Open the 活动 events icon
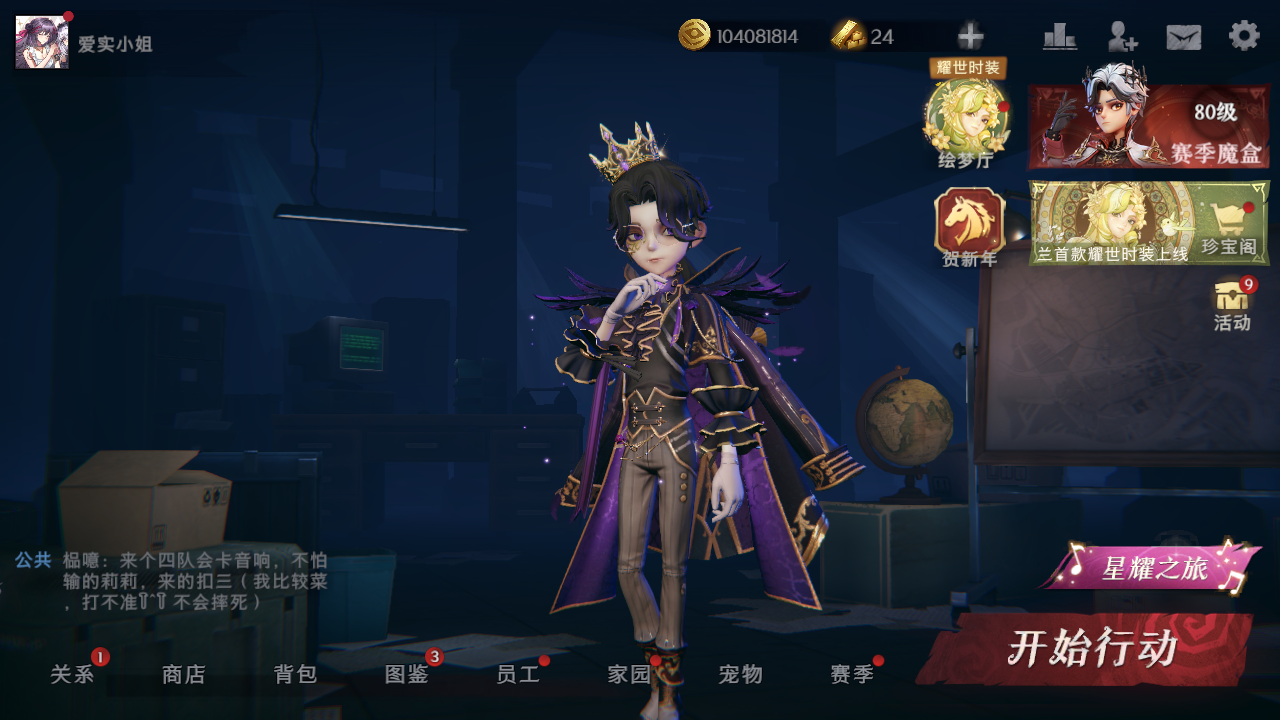This screenshot has width=1280, height=720. coord(1232,304)
